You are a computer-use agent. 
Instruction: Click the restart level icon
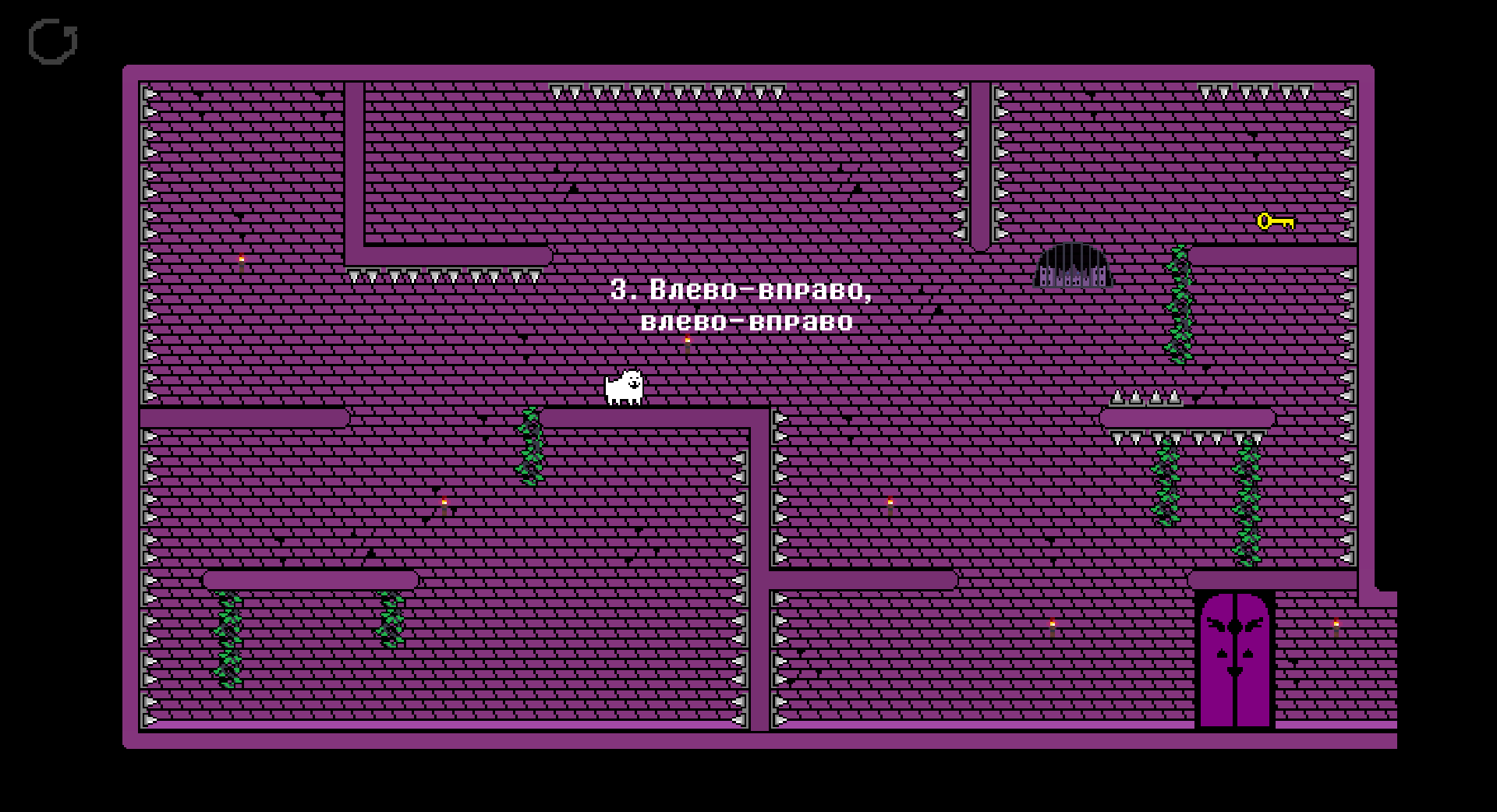tap(53, 41)
